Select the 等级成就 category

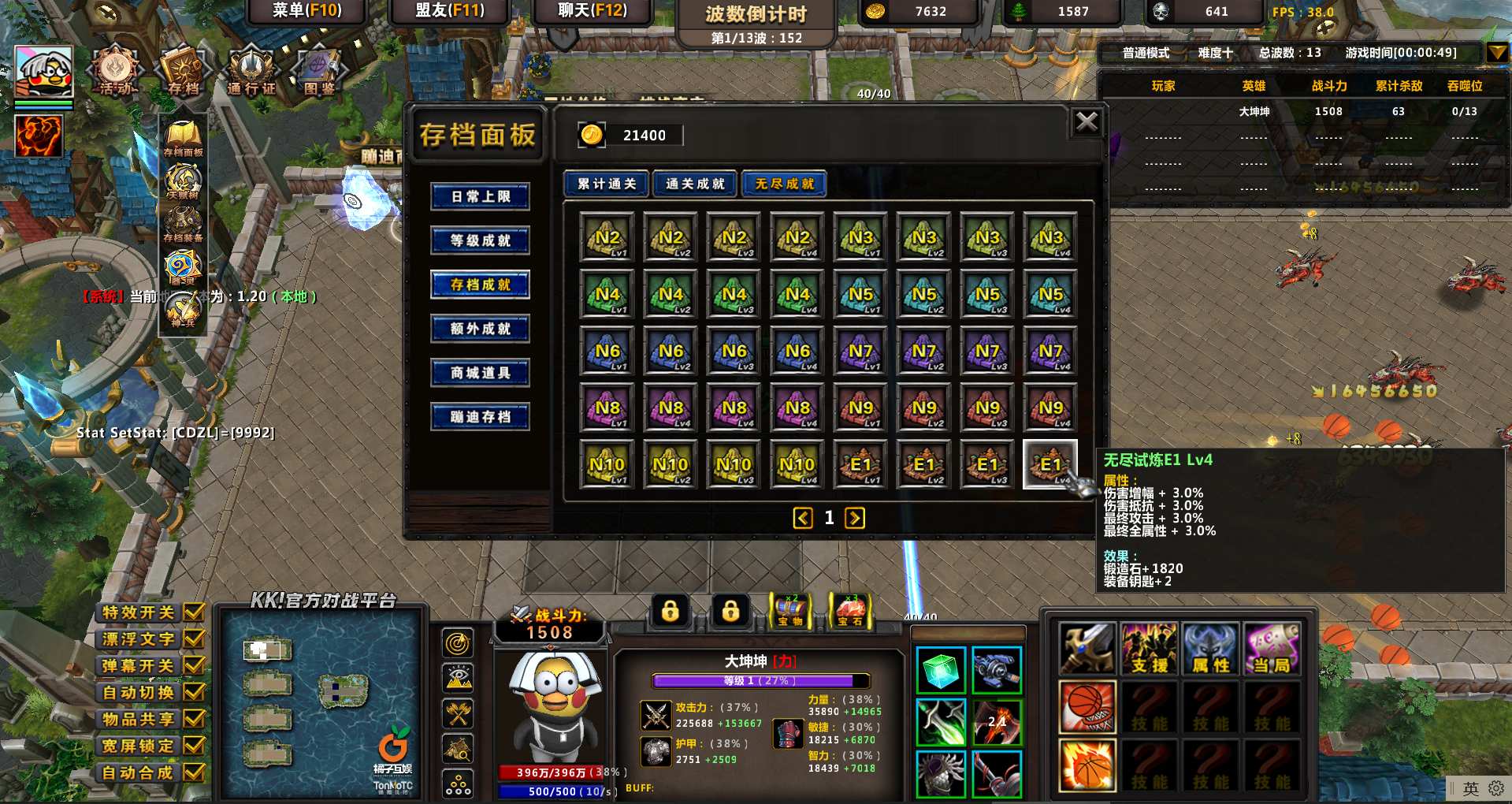pos(480,240)
